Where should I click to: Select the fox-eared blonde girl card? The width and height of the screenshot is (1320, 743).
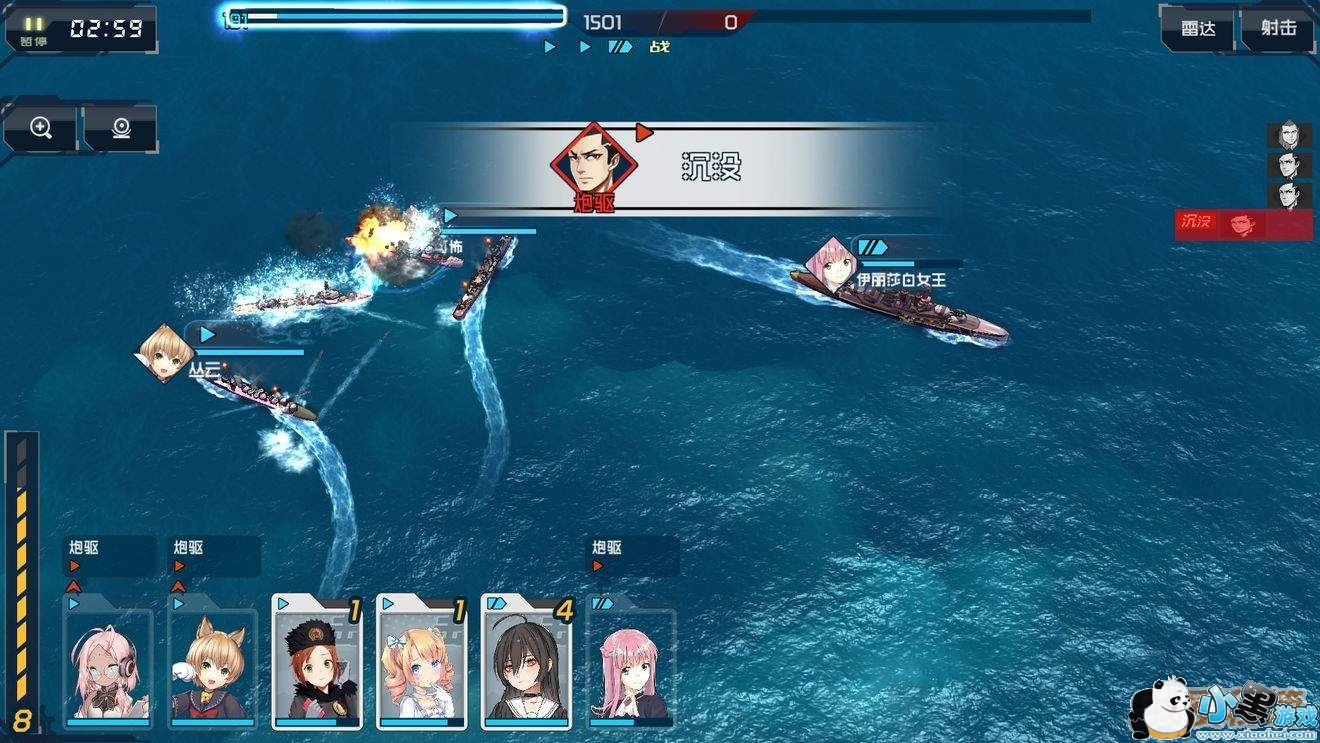tap(212, 663)
